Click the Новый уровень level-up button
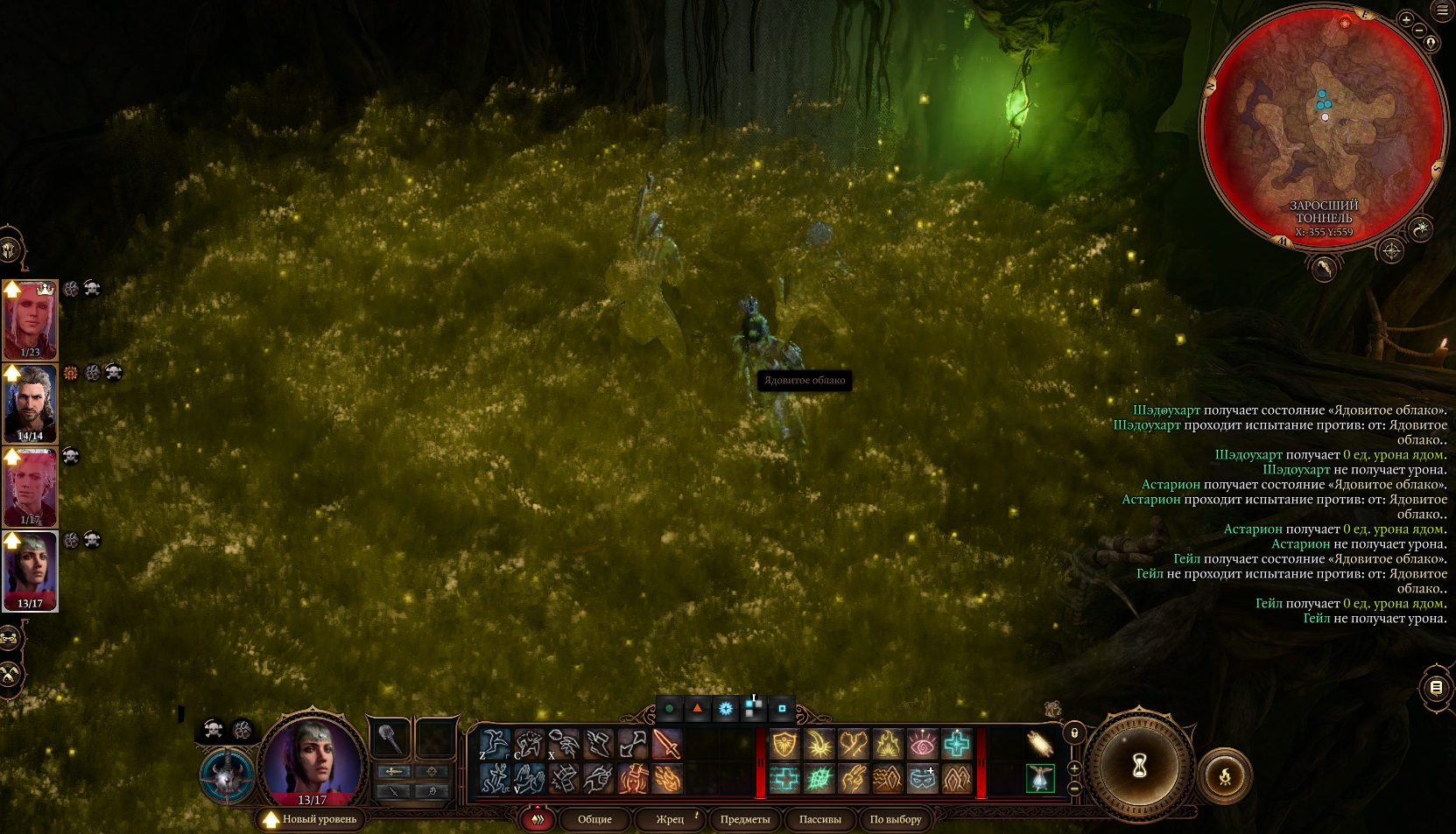Screen dimensions: 1456x834 coord(311,819)
